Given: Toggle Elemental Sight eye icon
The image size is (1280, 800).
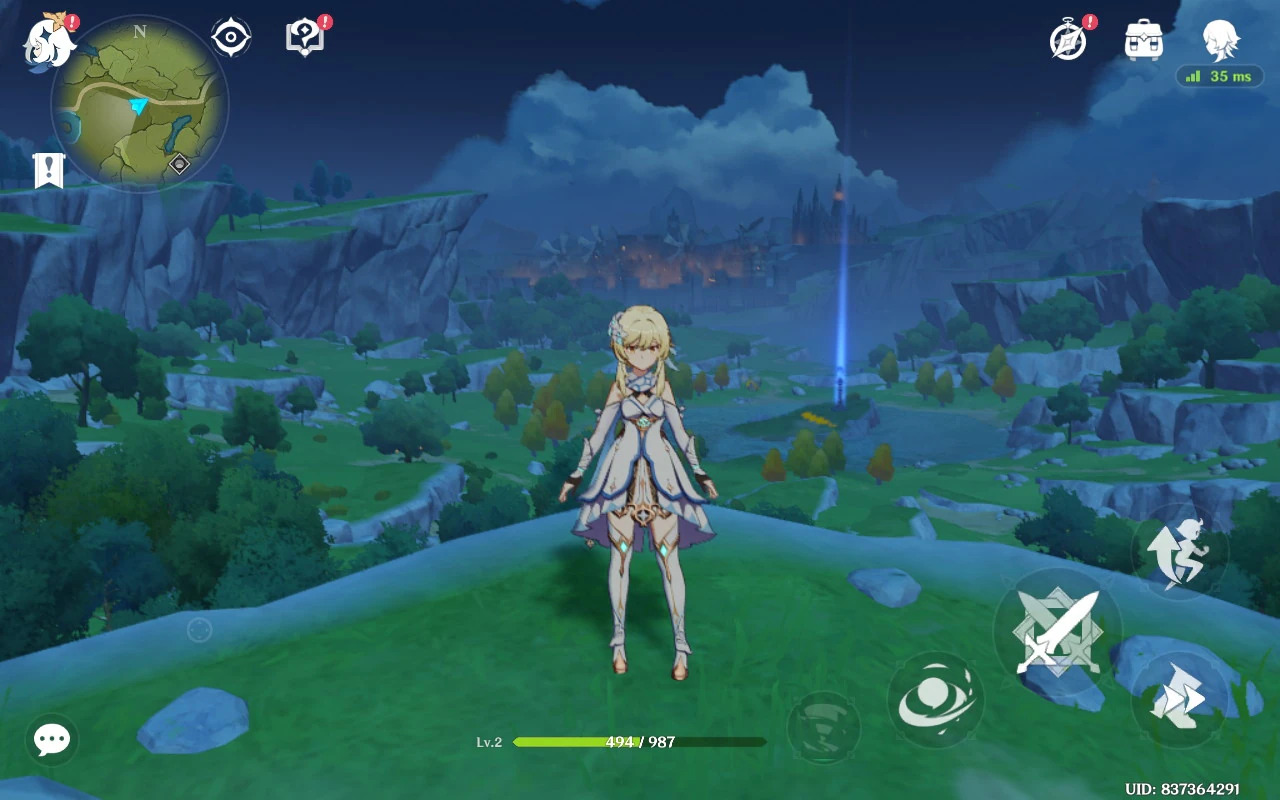Looking at the screenshot, I should point(231,38).
